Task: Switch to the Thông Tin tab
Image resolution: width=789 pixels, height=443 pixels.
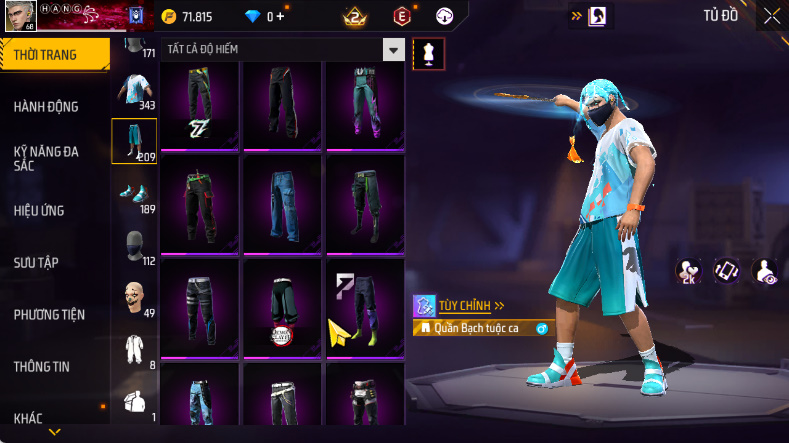Action: coord(41,366)
